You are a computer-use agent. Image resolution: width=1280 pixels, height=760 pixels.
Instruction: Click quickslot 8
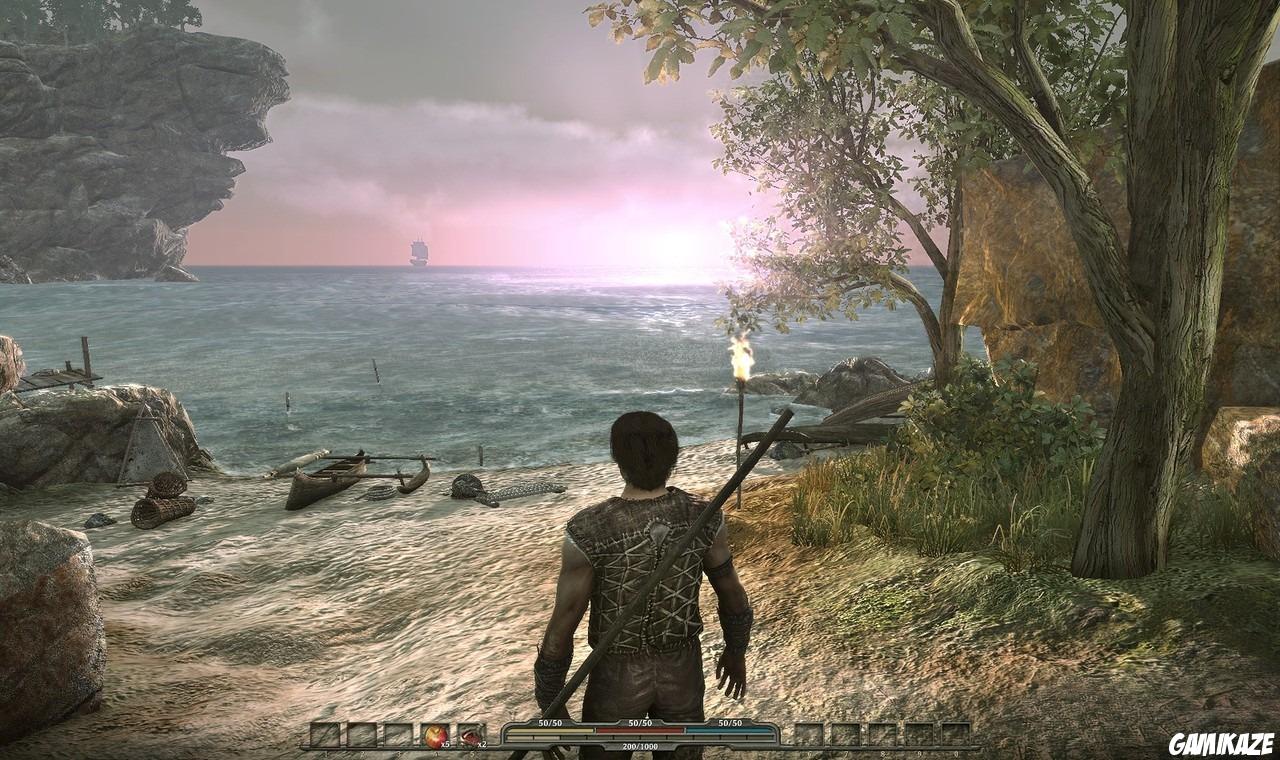tap(881, 733)
